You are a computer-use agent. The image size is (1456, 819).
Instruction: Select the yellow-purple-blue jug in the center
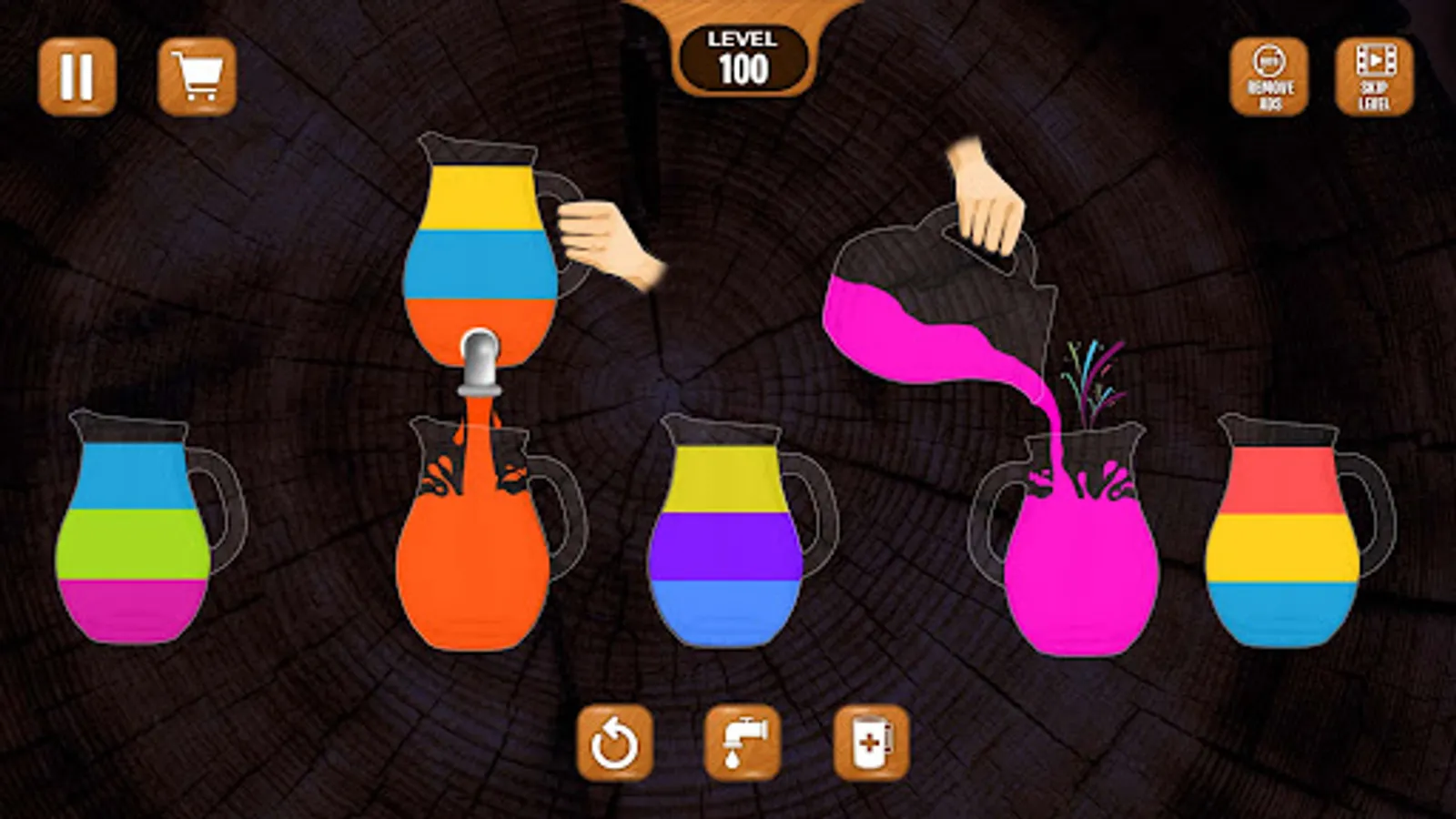click(x=728, y=537)
